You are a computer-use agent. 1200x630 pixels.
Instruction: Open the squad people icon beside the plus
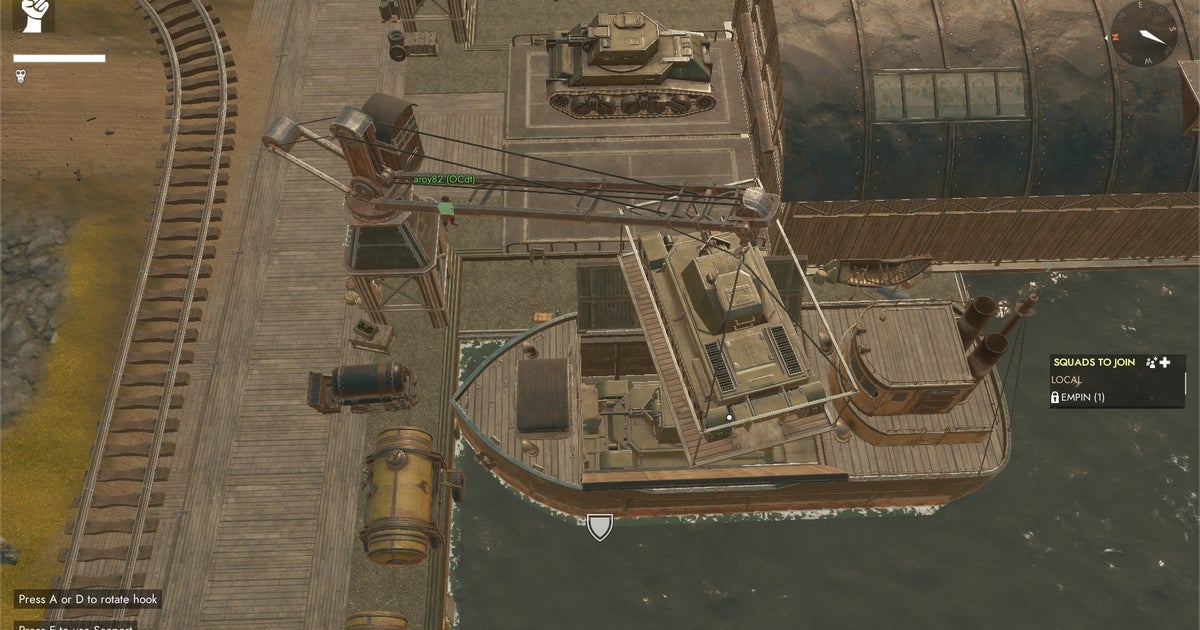(1150, 362)
